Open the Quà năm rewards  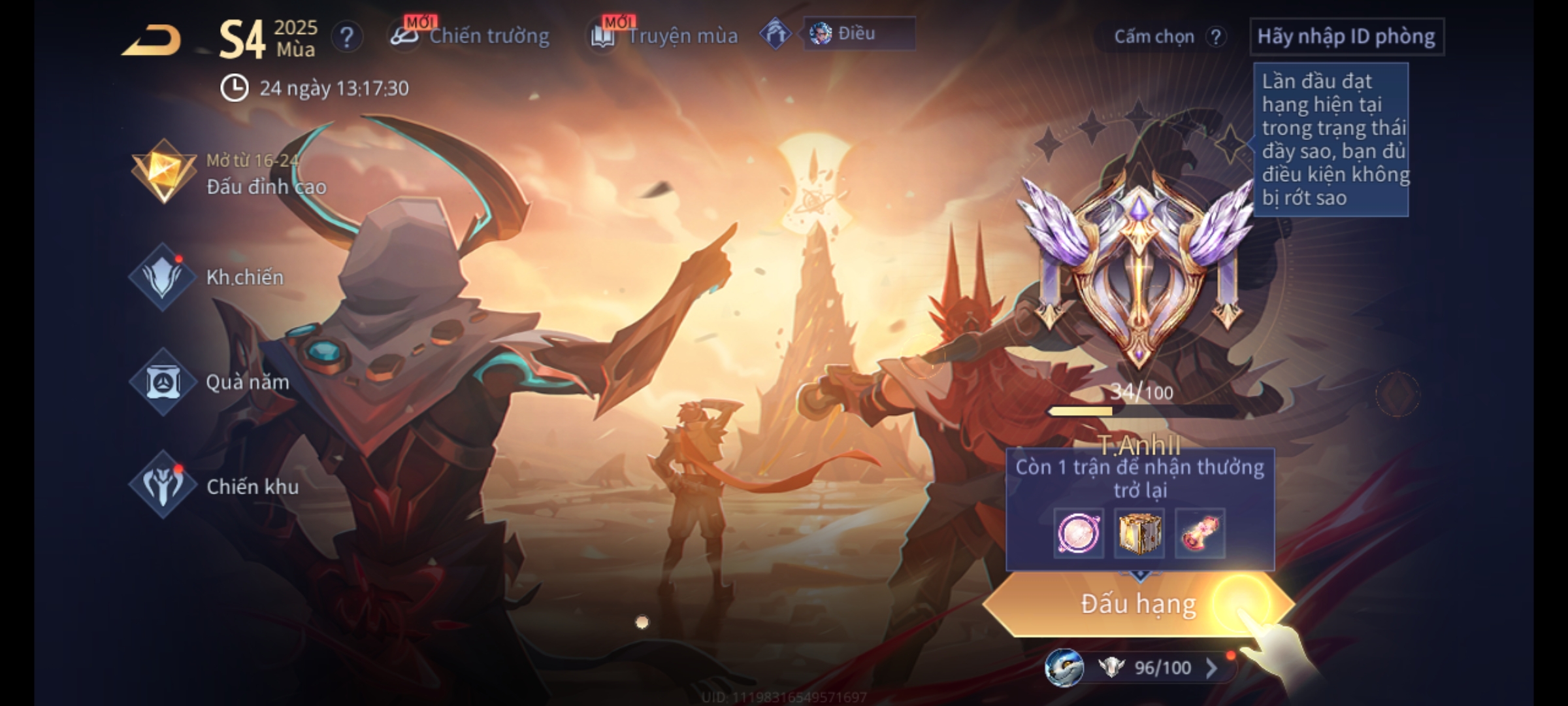pyautogui.click(x=210, y=382)
